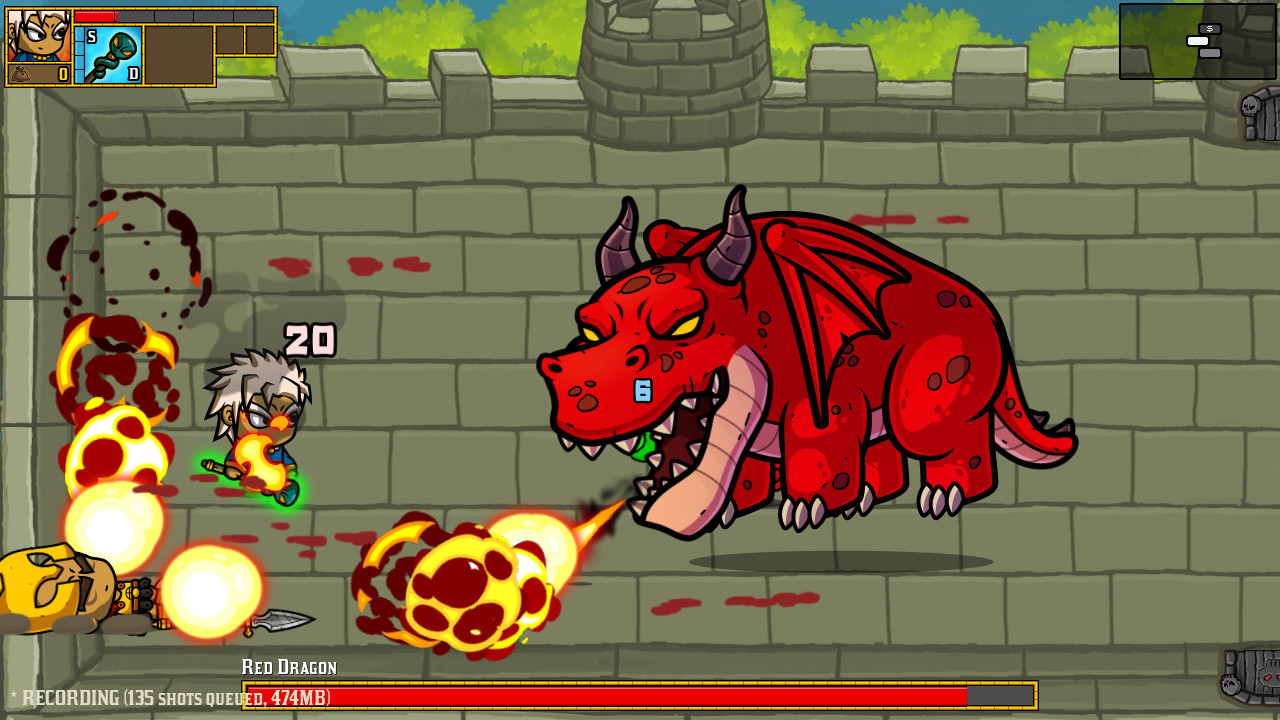Click the gray unexplored room on the minimap

(1210, 53)
